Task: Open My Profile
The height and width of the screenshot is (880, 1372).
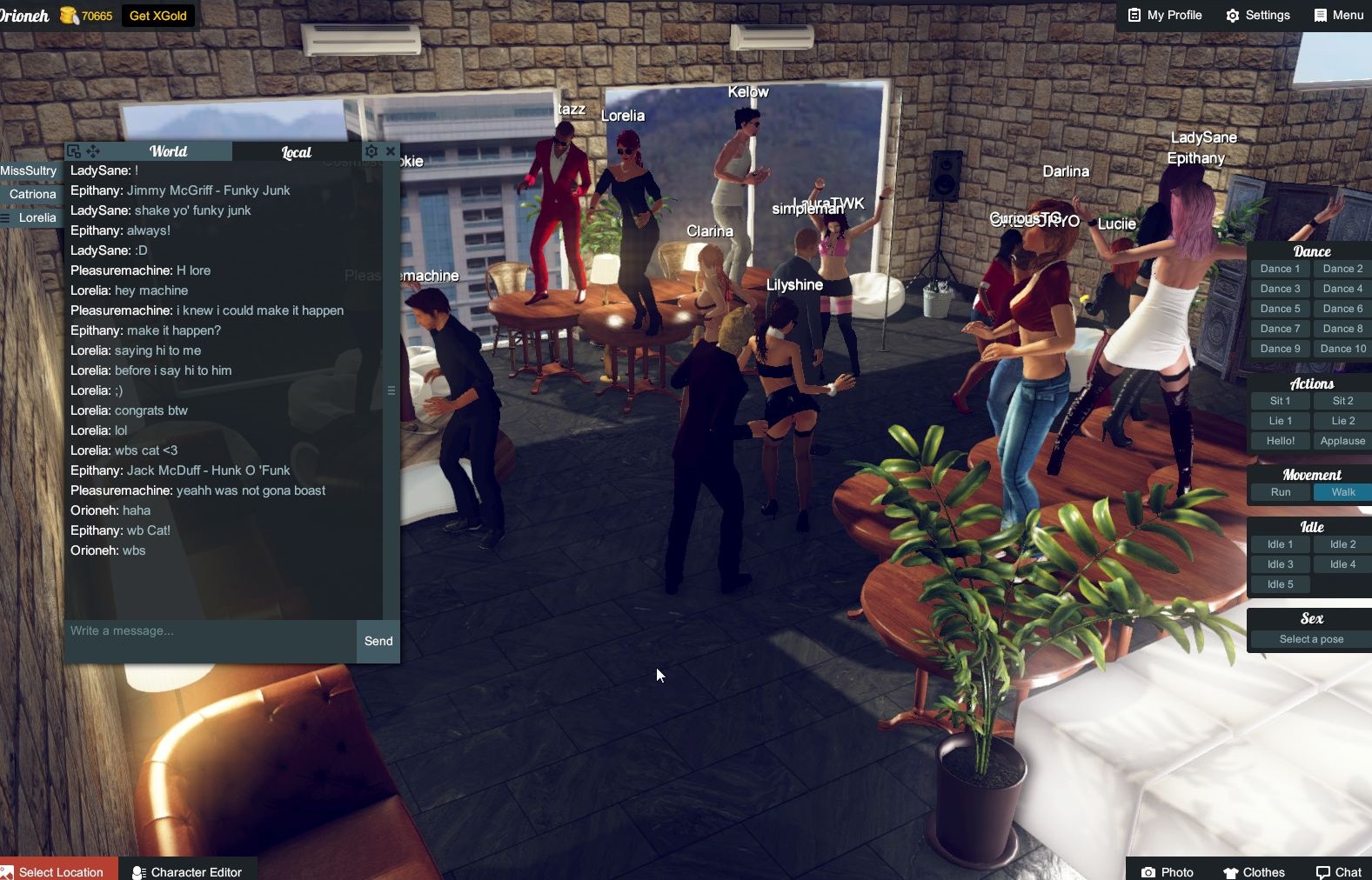Action: pos(1165,15)
